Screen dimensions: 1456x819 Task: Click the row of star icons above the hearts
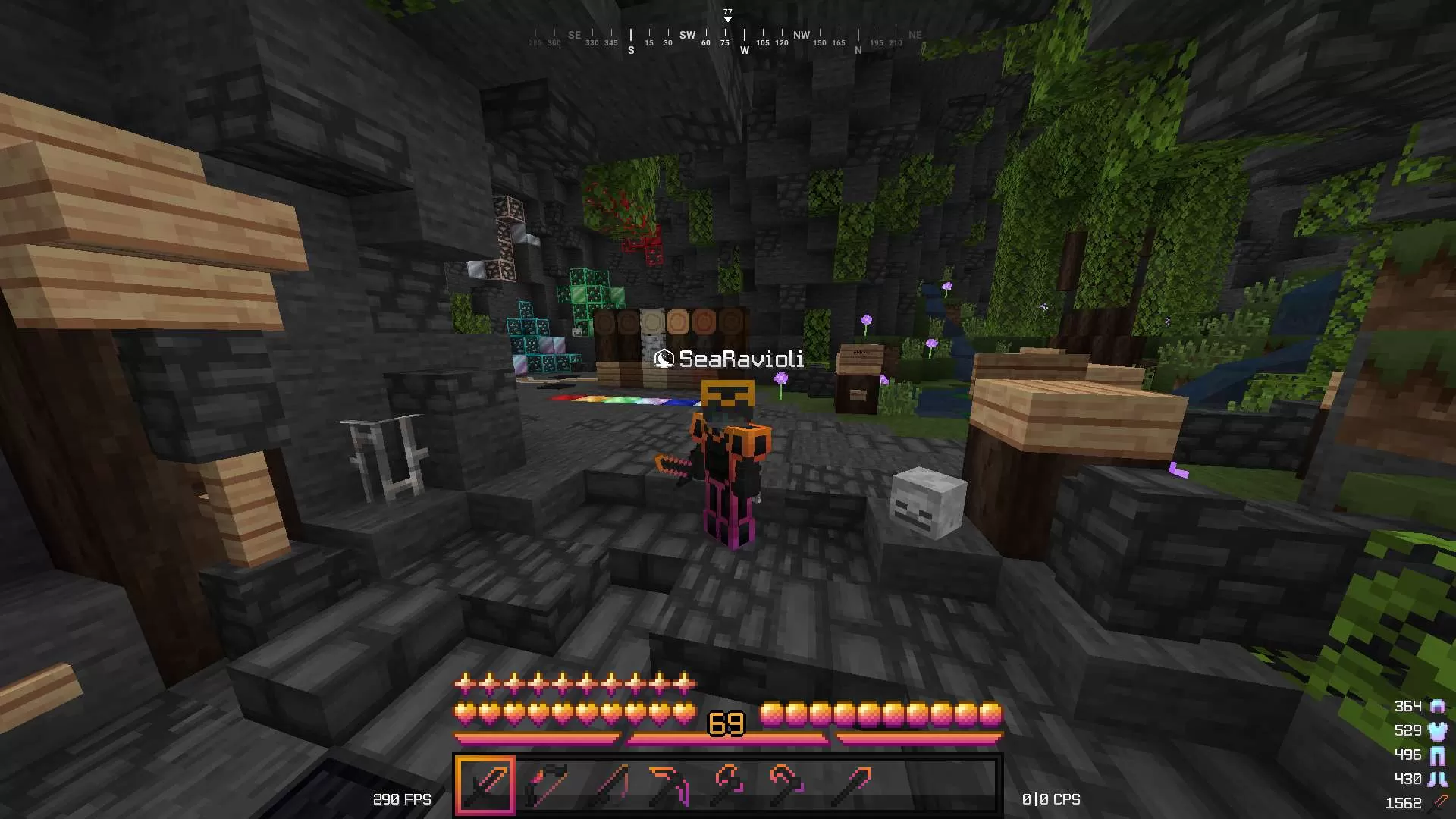[x=575, y=684]
